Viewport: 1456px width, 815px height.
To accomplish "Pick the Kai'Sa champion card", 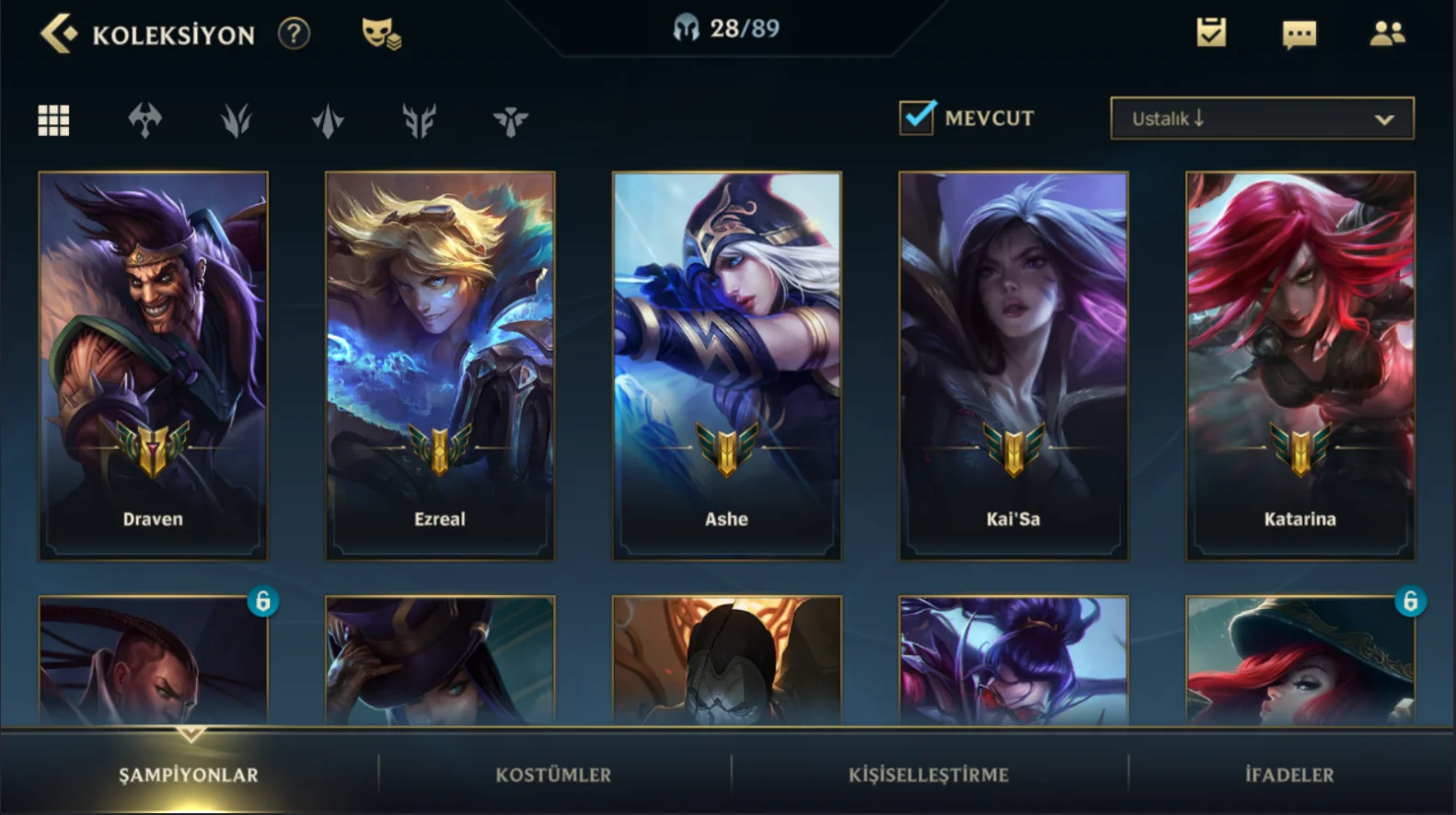I will (1013, 365).
